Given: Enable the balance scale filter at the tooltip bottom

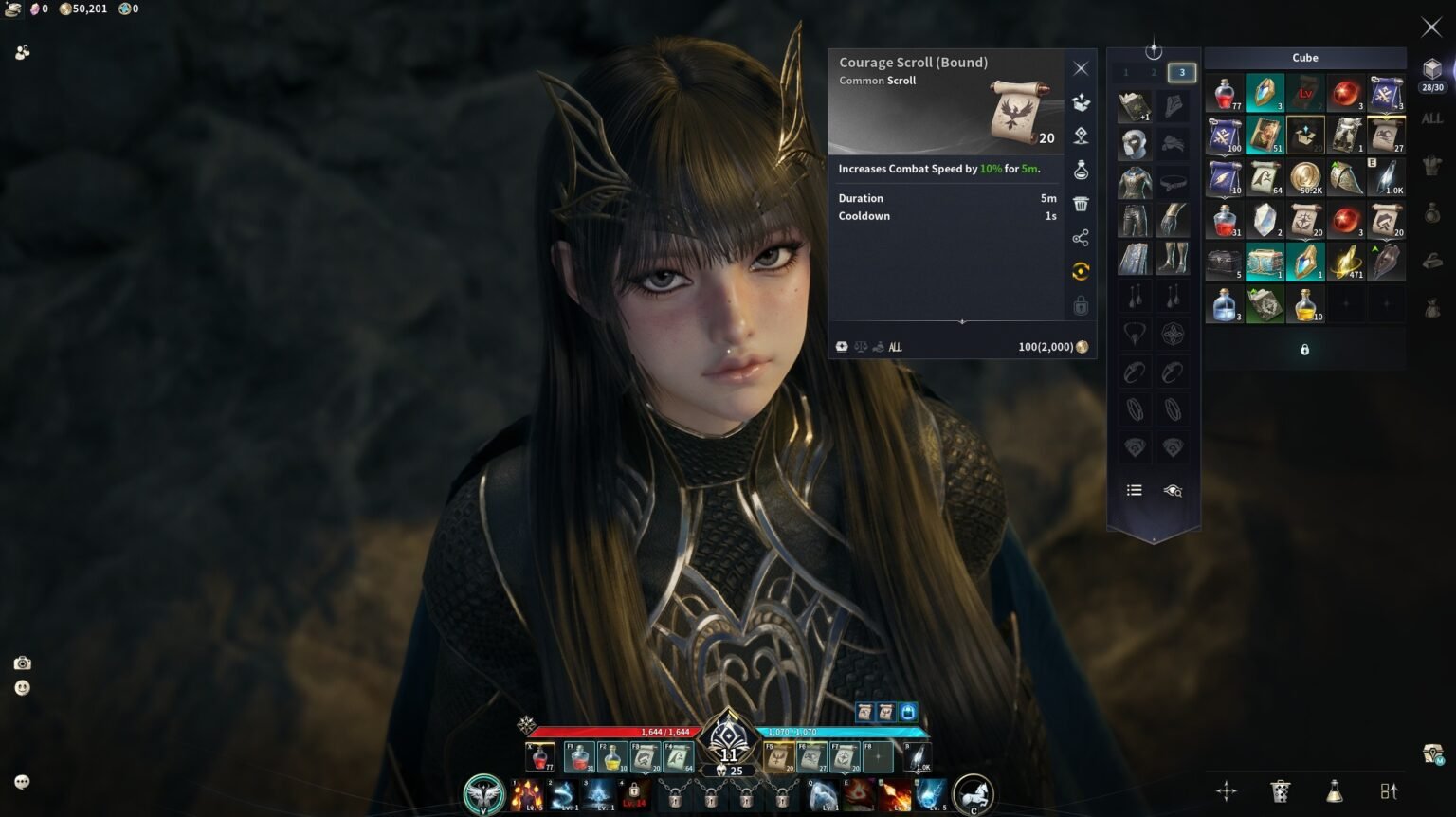Looking at the screenshot, I should point(861,346).
